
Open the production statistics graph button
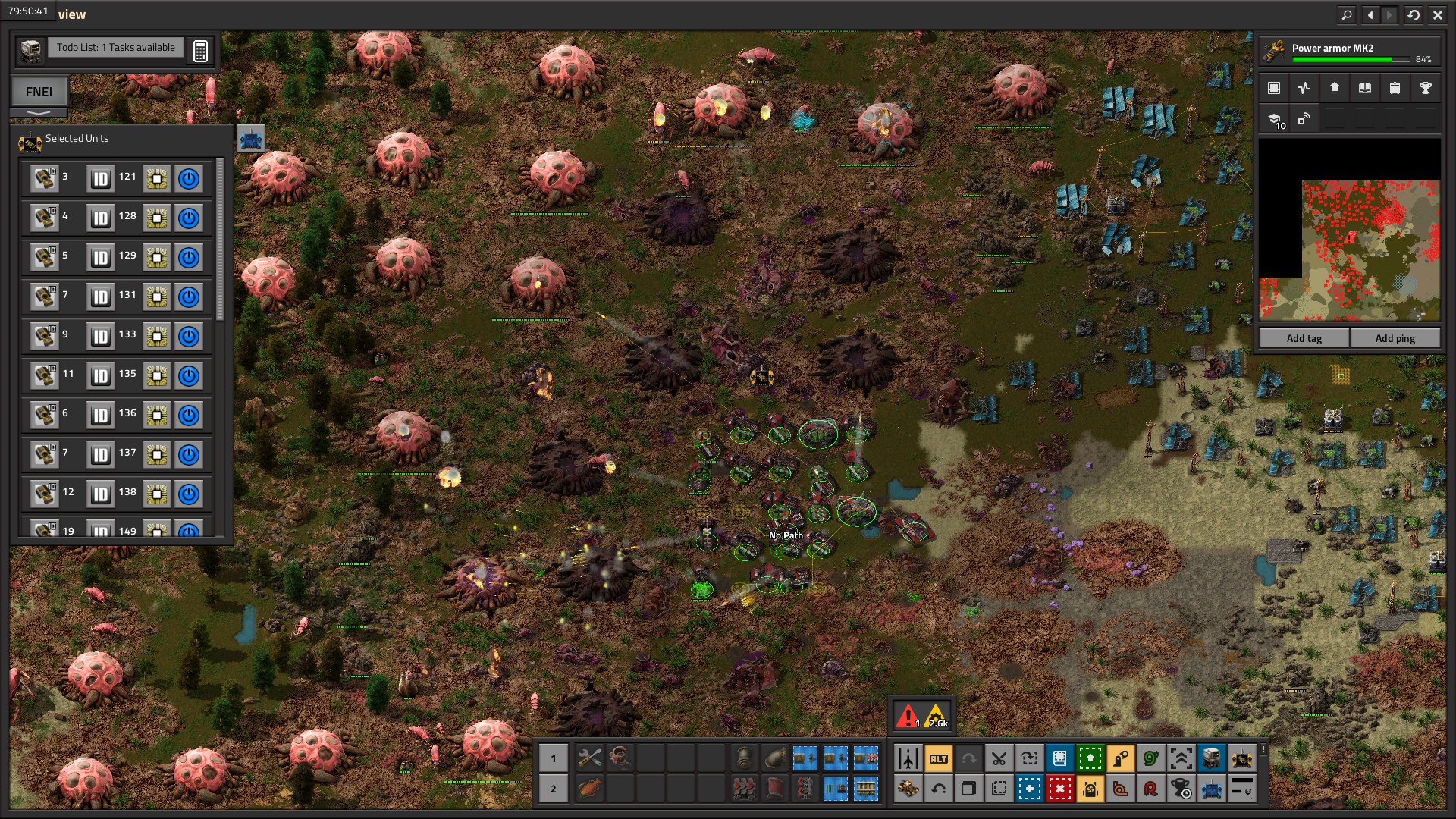click(1304, 88)
